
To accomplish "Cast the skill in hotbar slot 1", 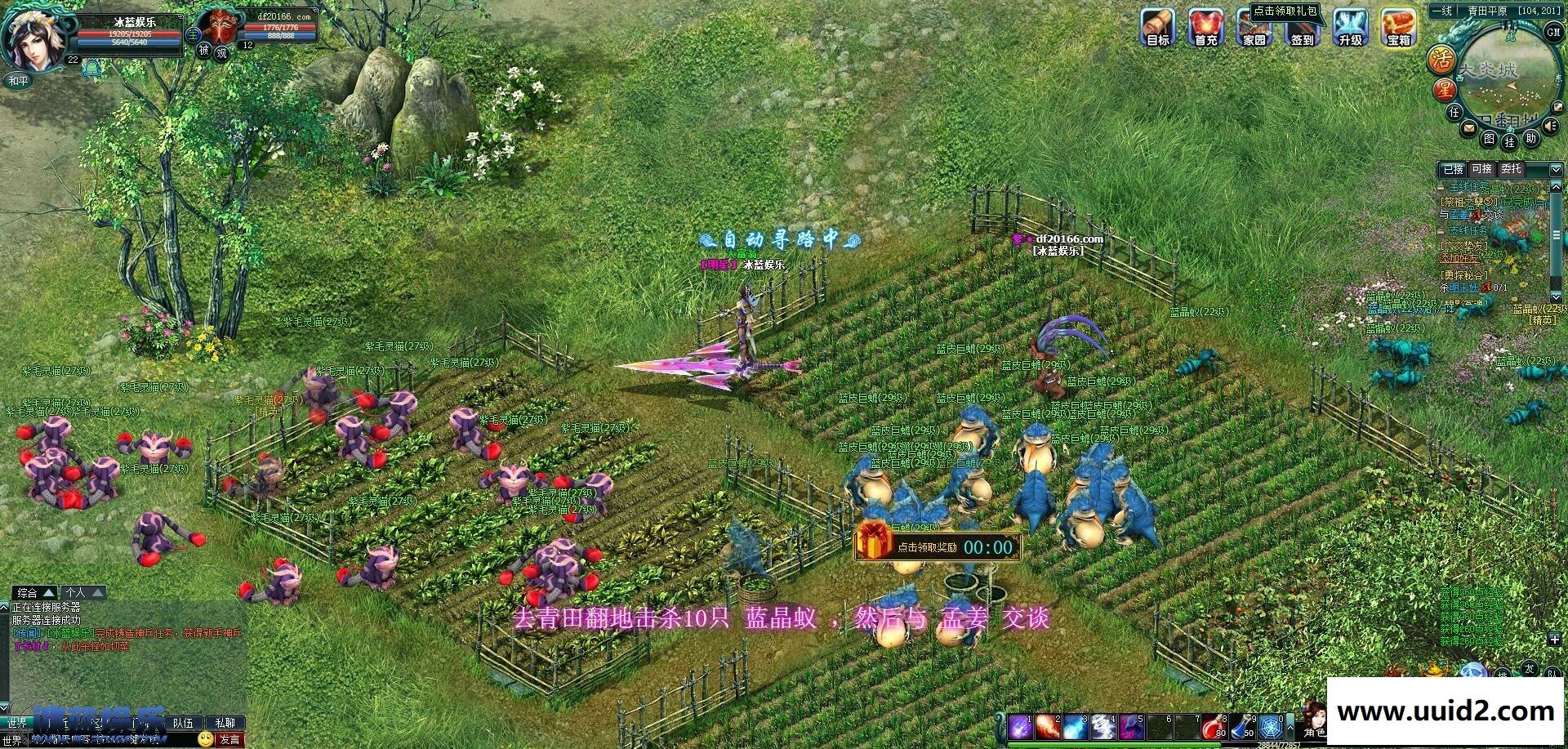I will [1020, 726].
